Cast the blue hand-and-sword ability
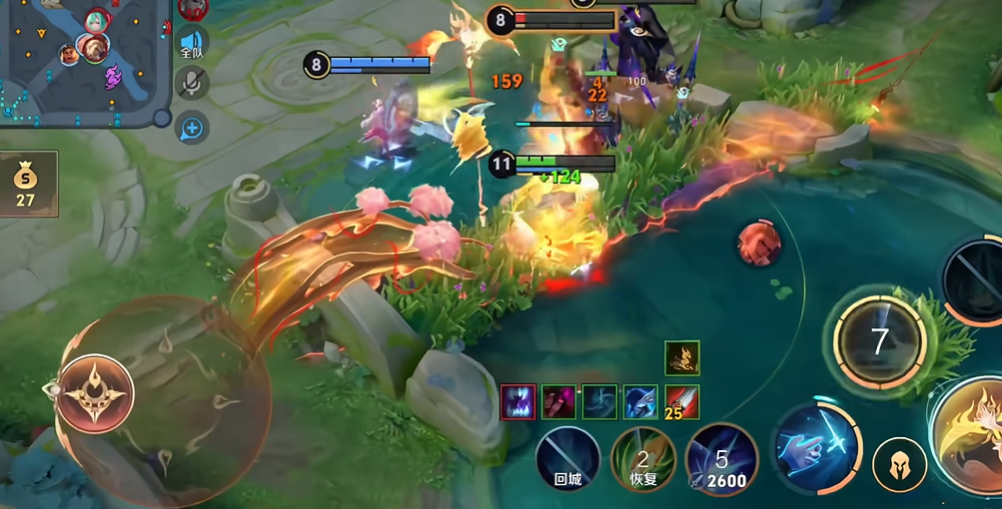1002x509 pixels. 817,443
